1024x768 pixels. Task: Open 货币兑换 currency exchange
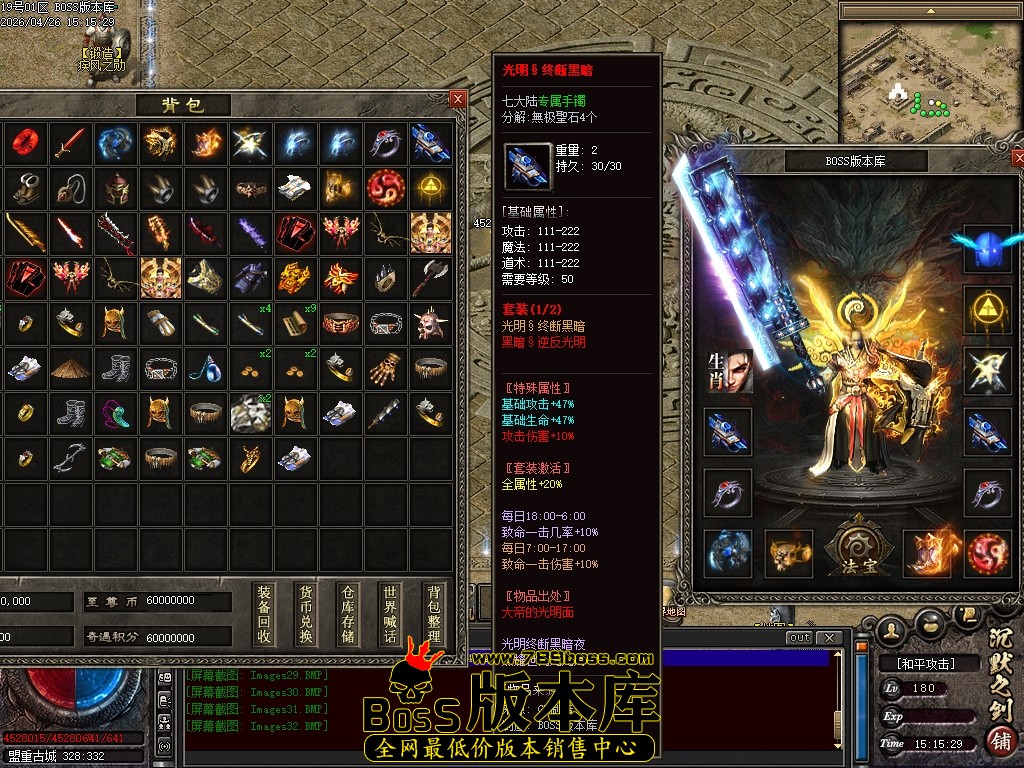306,614
